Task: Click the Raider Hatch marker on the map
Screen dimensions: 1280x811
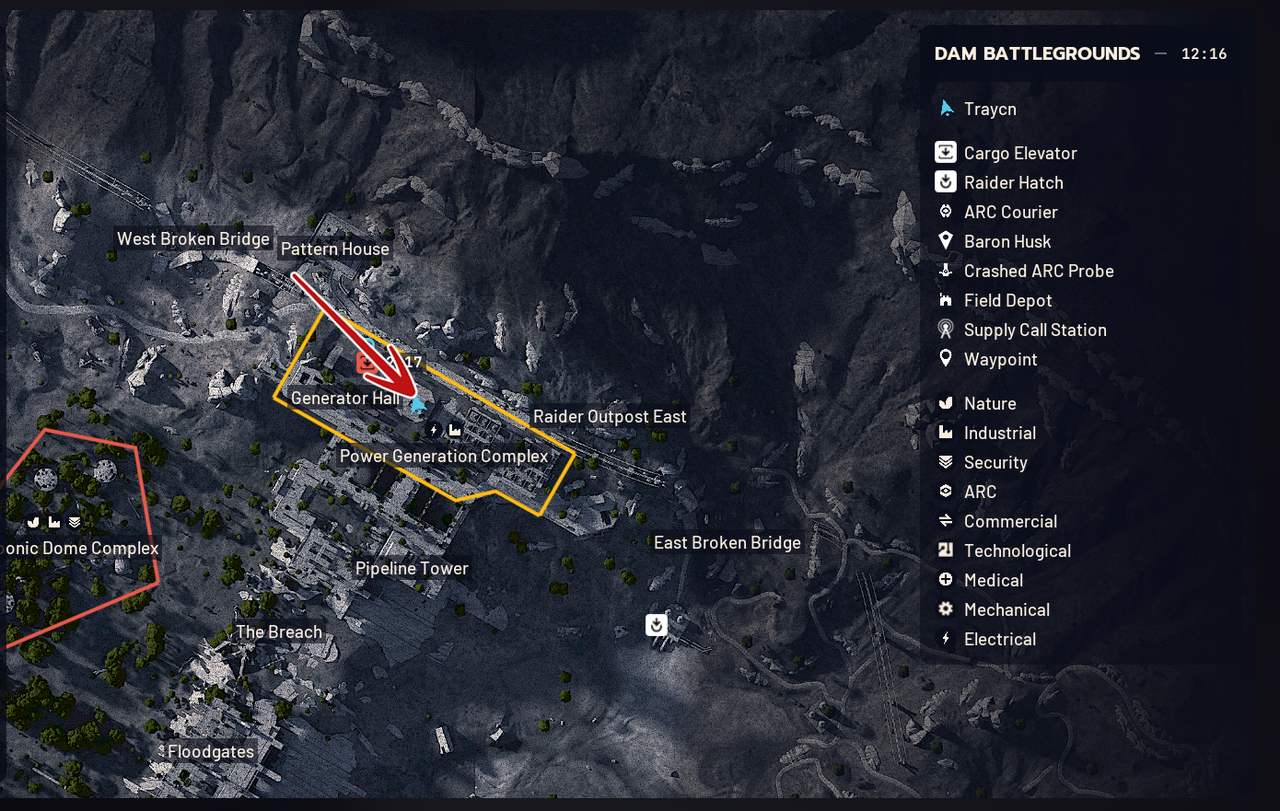Action: tap(656, 625)
